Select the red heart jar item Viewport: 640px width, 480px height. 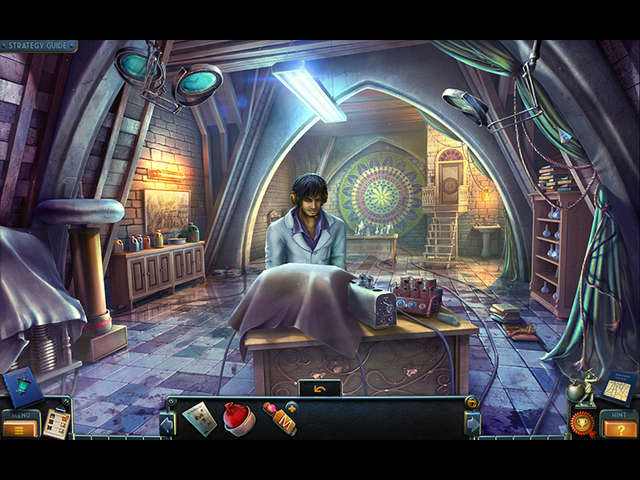(239, 418)
